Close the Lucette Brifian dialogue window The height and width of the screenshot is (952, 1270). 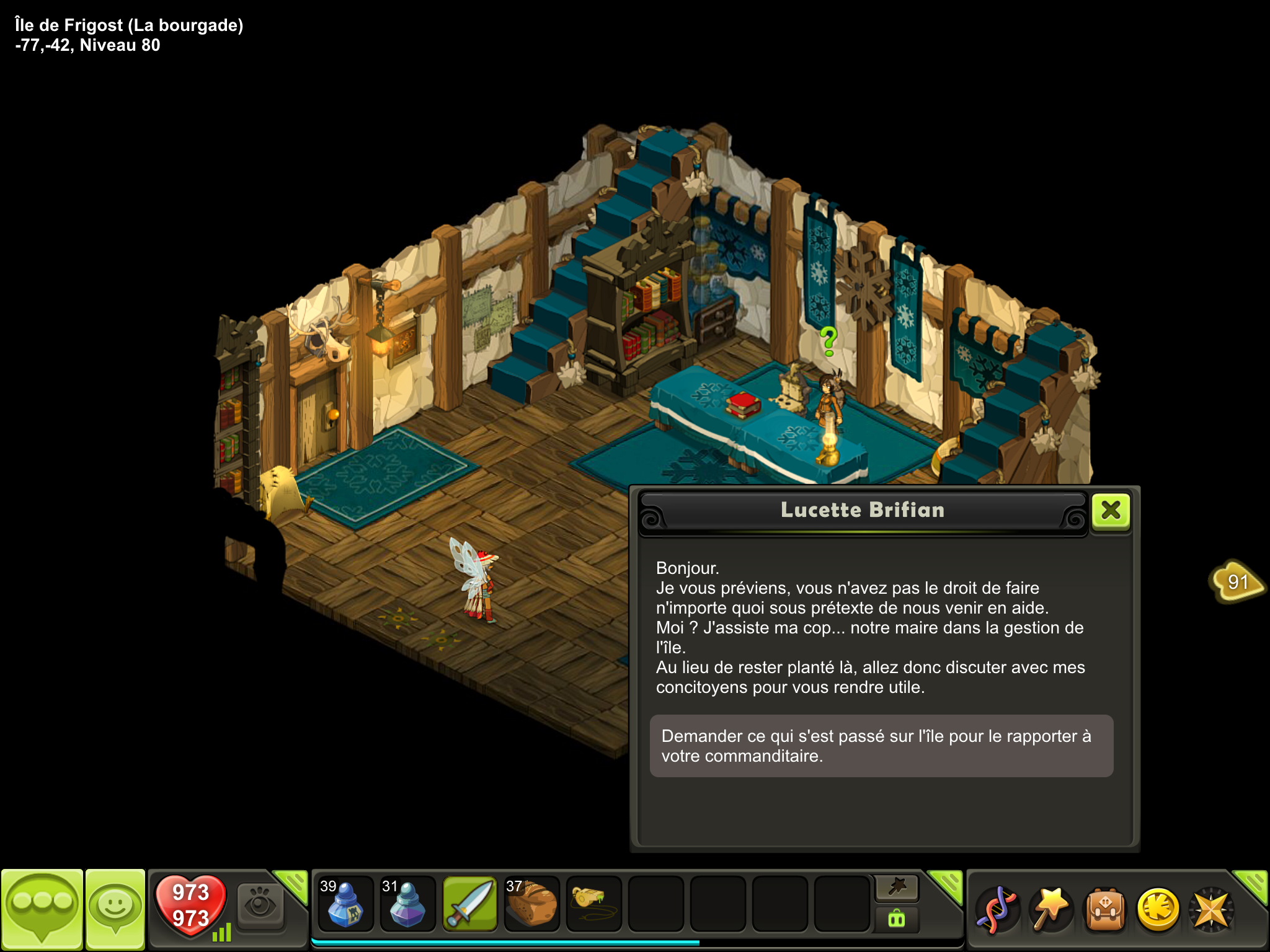(x=1111, y=511)
